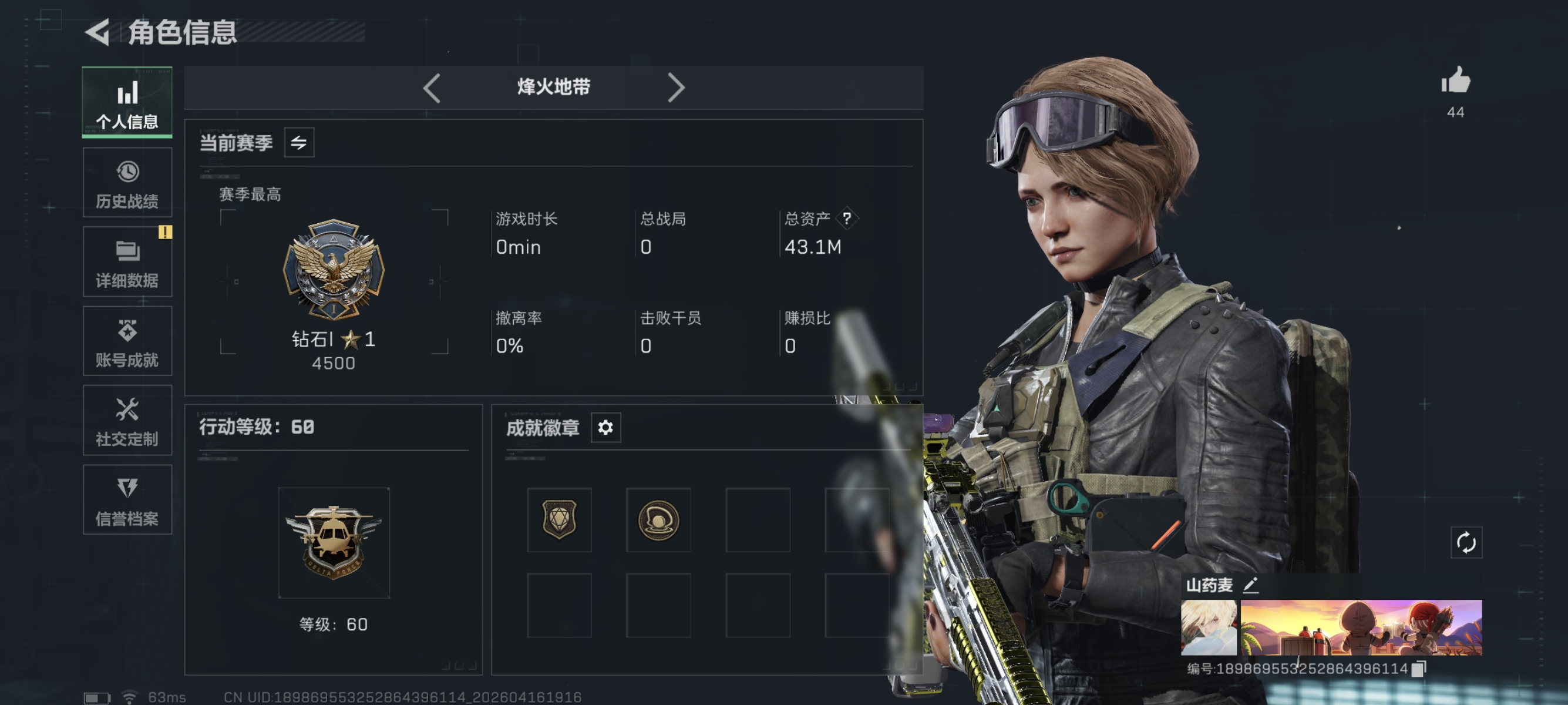Image resolution: width=1568 pixels, height=705 pixels.
Task: Switch to the previous game mode arrow
Action: tap(432, 88)
